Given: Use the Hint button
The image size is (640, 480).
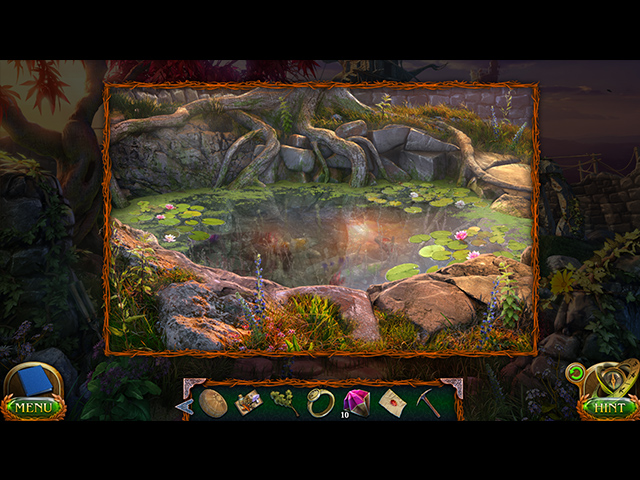Looking at the screenshot, I should [x=608, y=407].
